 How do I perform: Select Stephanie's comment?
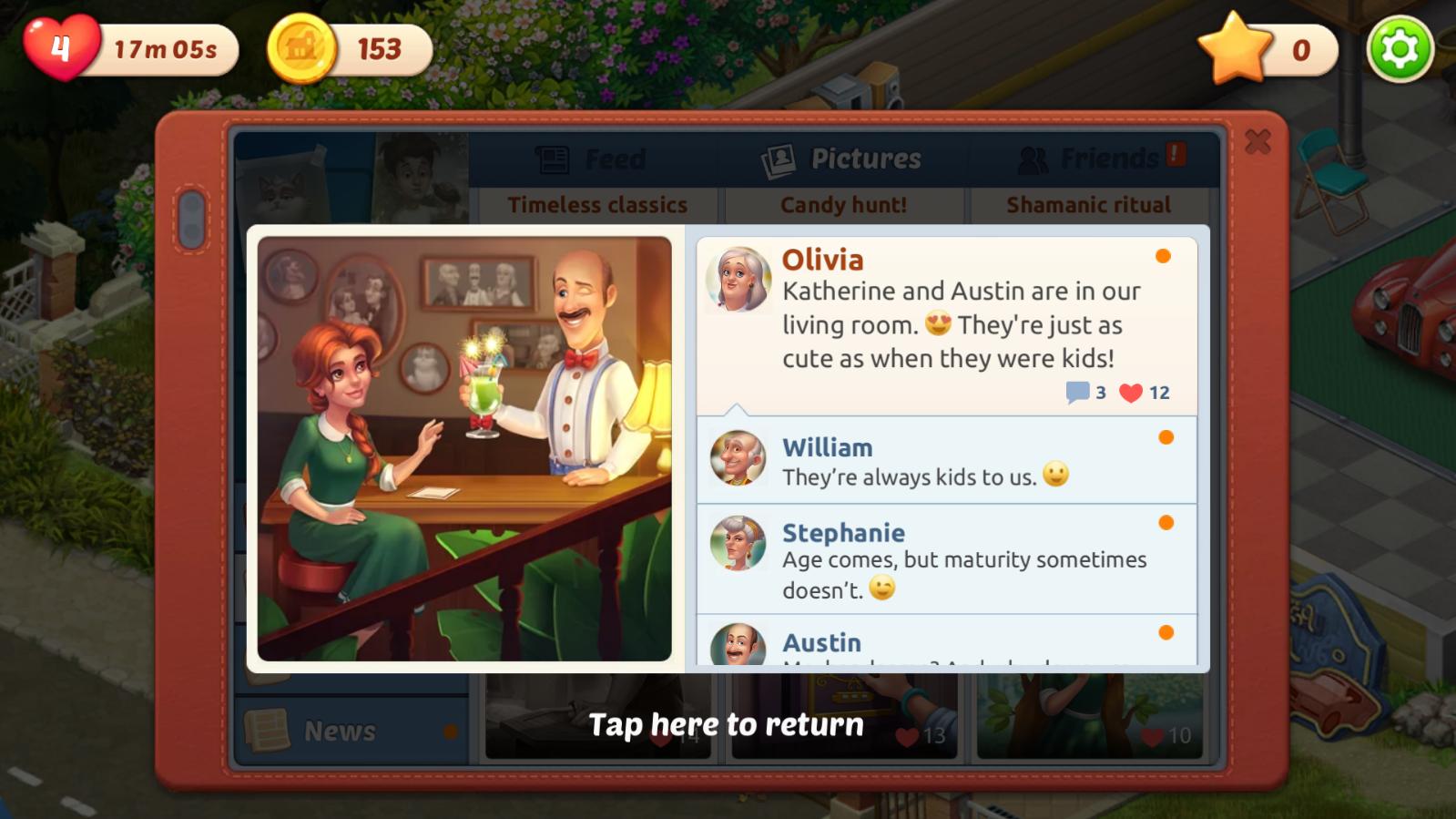coord(946,559)
